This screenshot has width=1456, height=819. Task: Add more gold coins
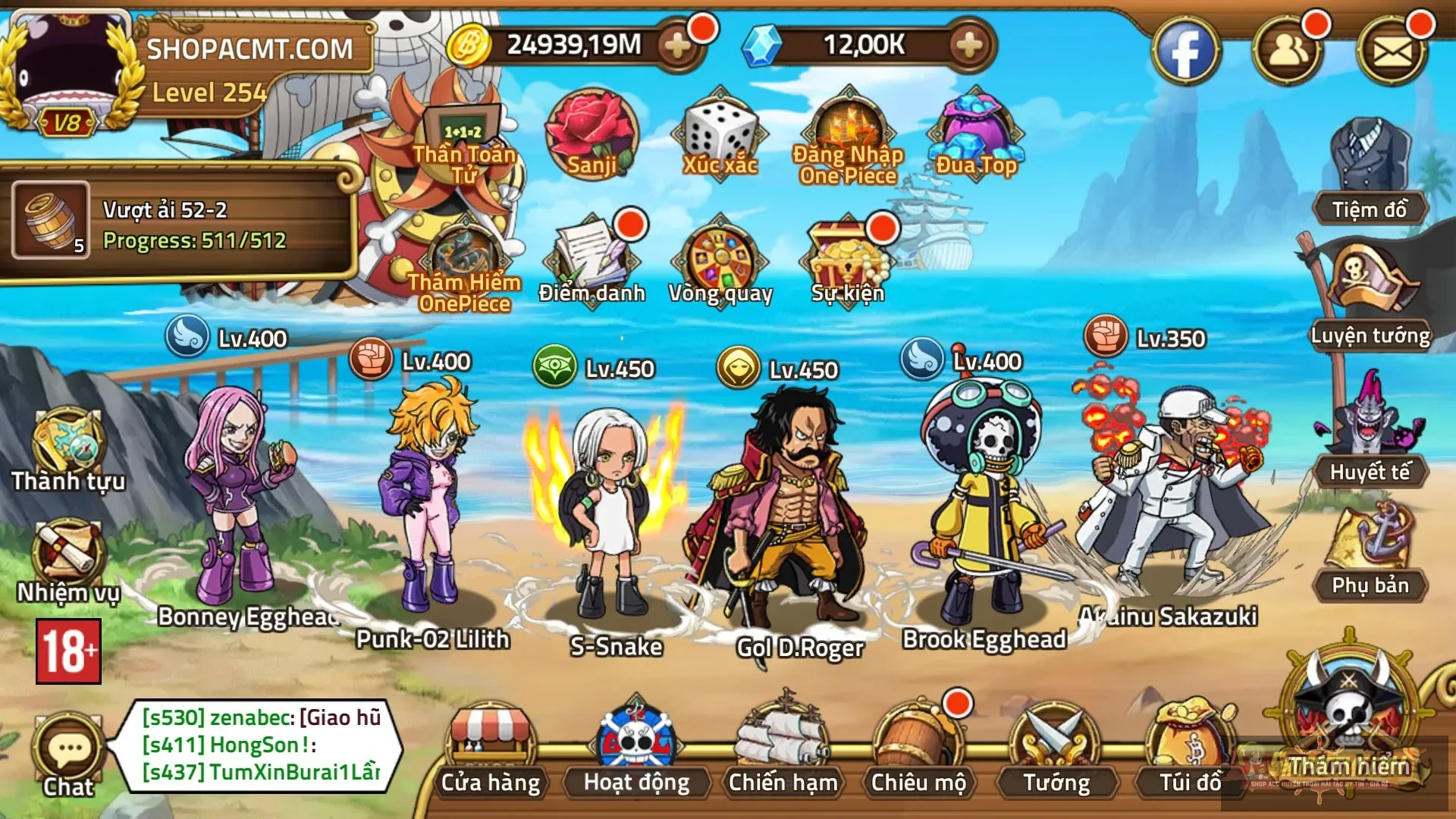(x=677, y=47)
